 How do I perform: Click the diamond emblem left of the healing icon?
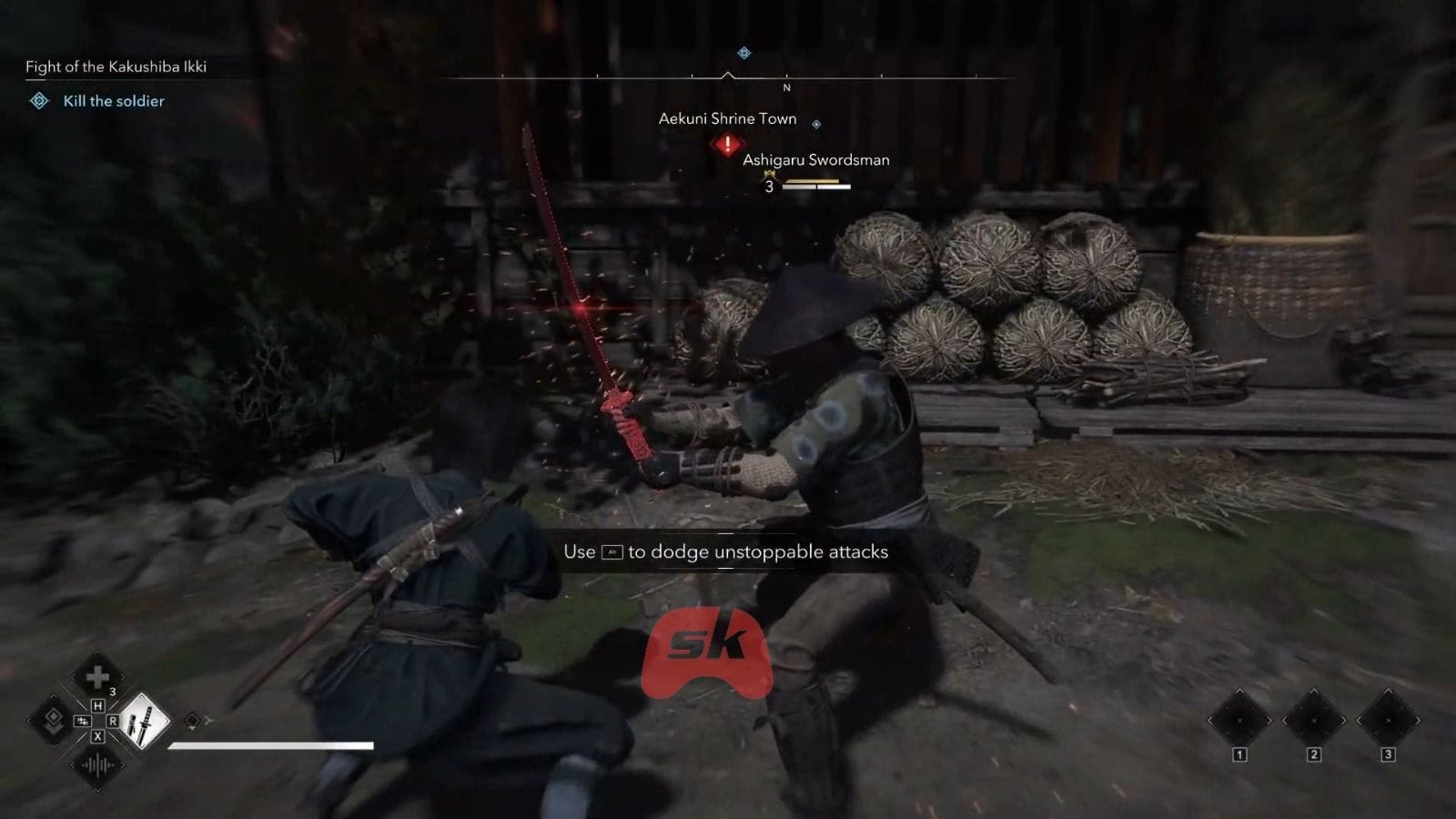pos(54,720)
